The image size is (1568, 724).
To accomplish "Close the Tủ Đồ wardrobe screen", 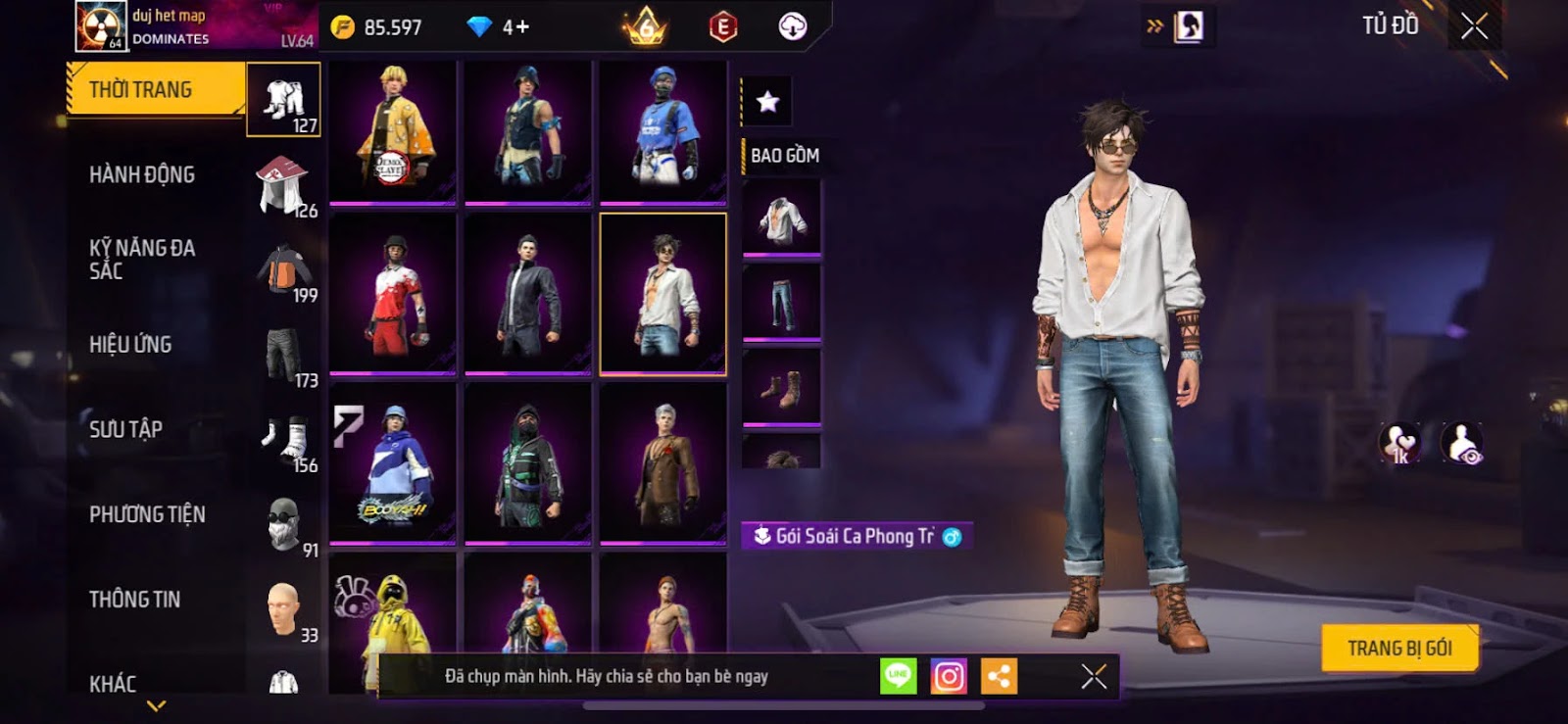I will click(1474, 26).
